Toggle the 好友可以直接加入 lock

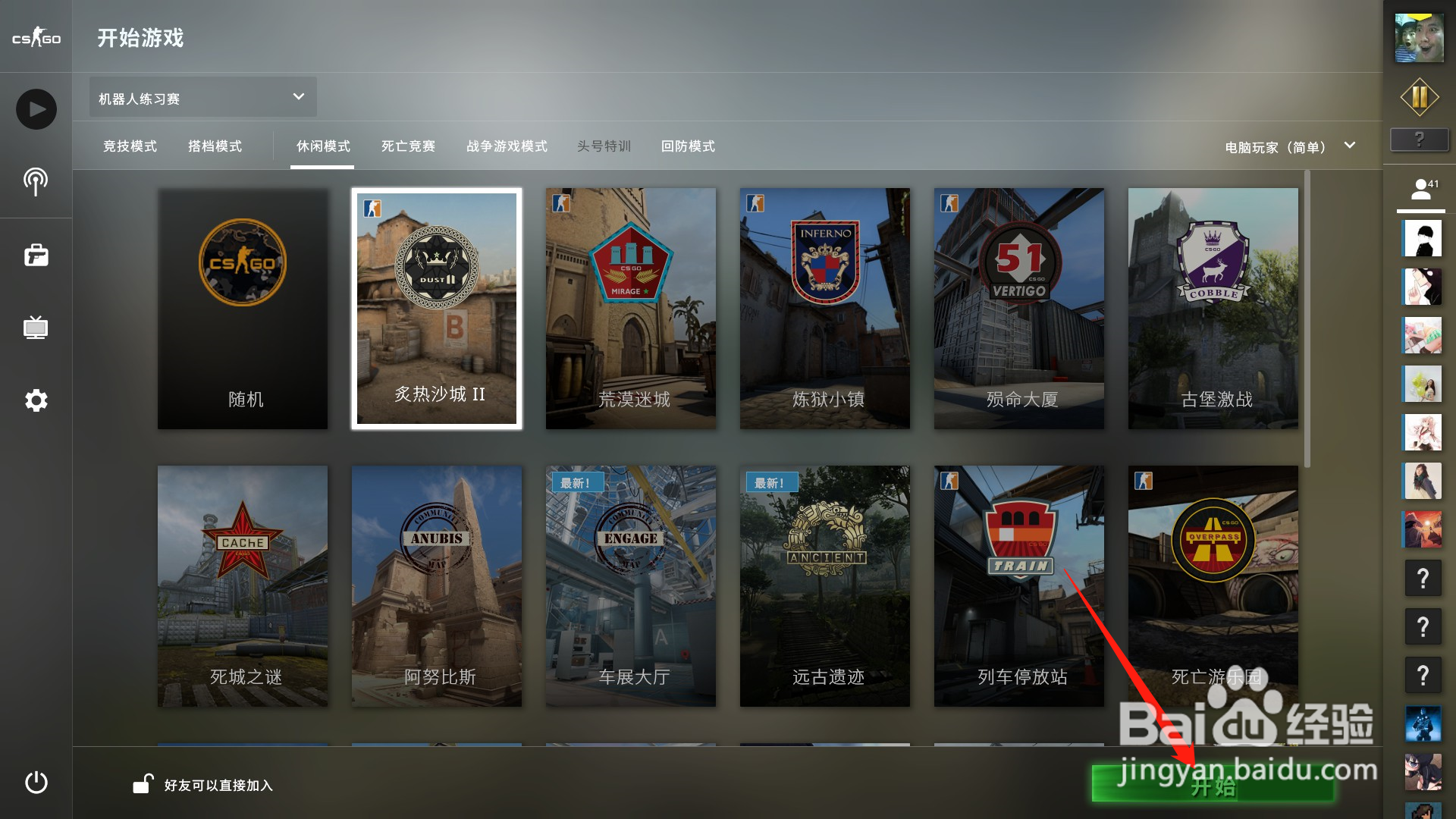pos(143,785)
